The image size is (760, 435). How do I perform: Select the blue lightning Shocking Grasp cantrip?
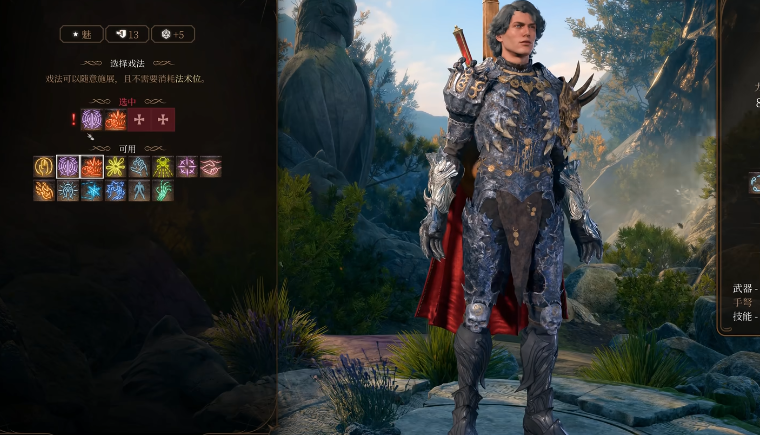tap(116, 191)
